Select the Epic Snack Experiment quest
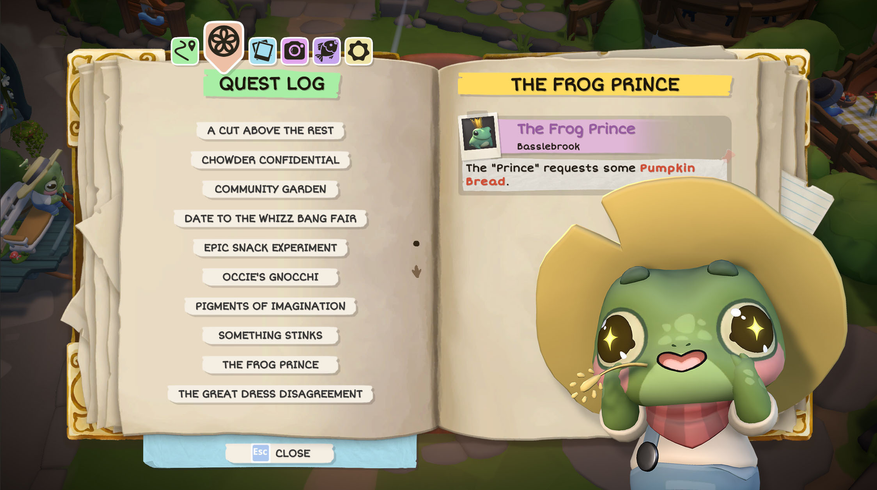The width and height of the screenshot is (877, 490). 270,248
